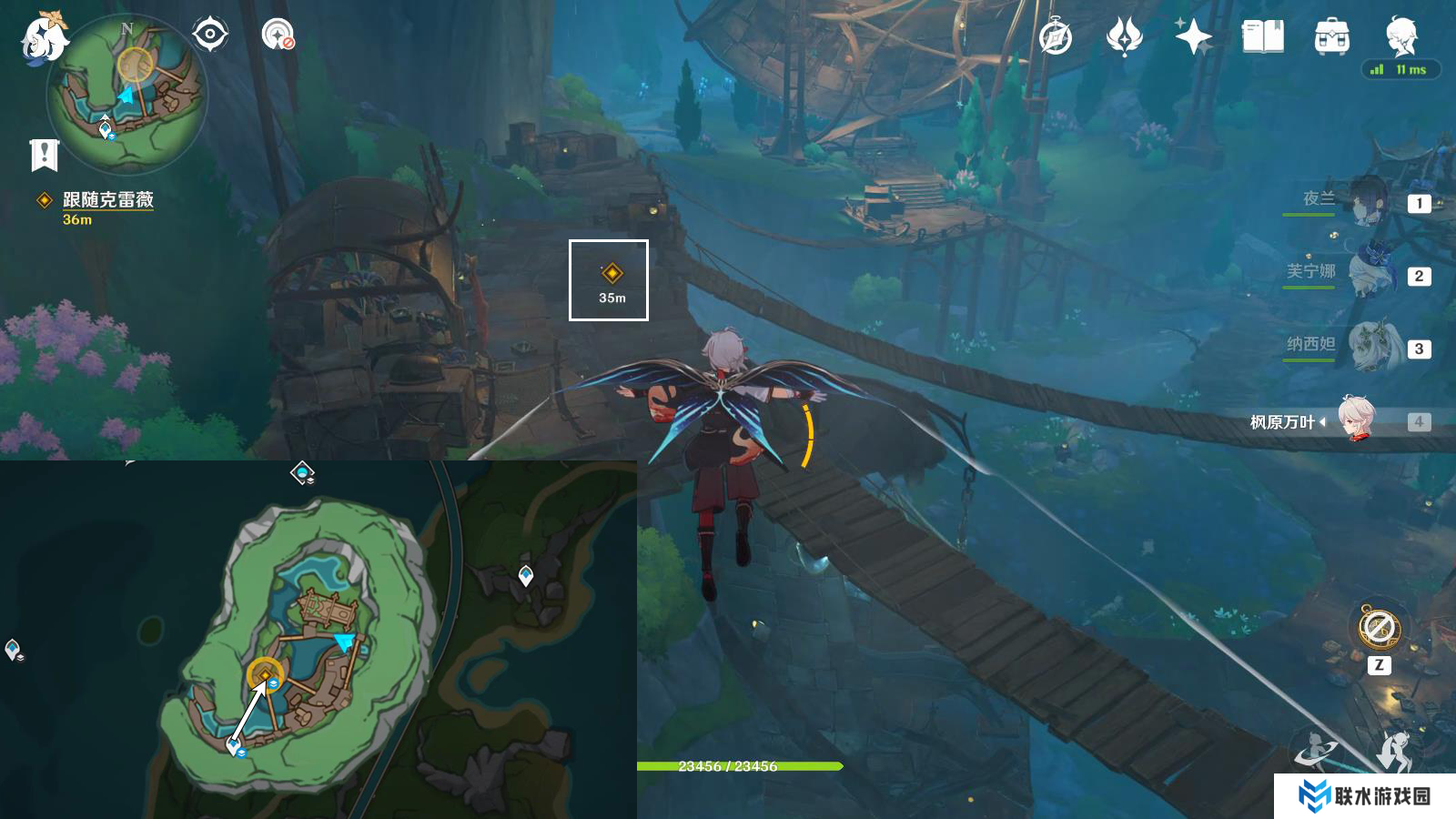Open the battle pass flame icon

click(x=1125, y=37)
